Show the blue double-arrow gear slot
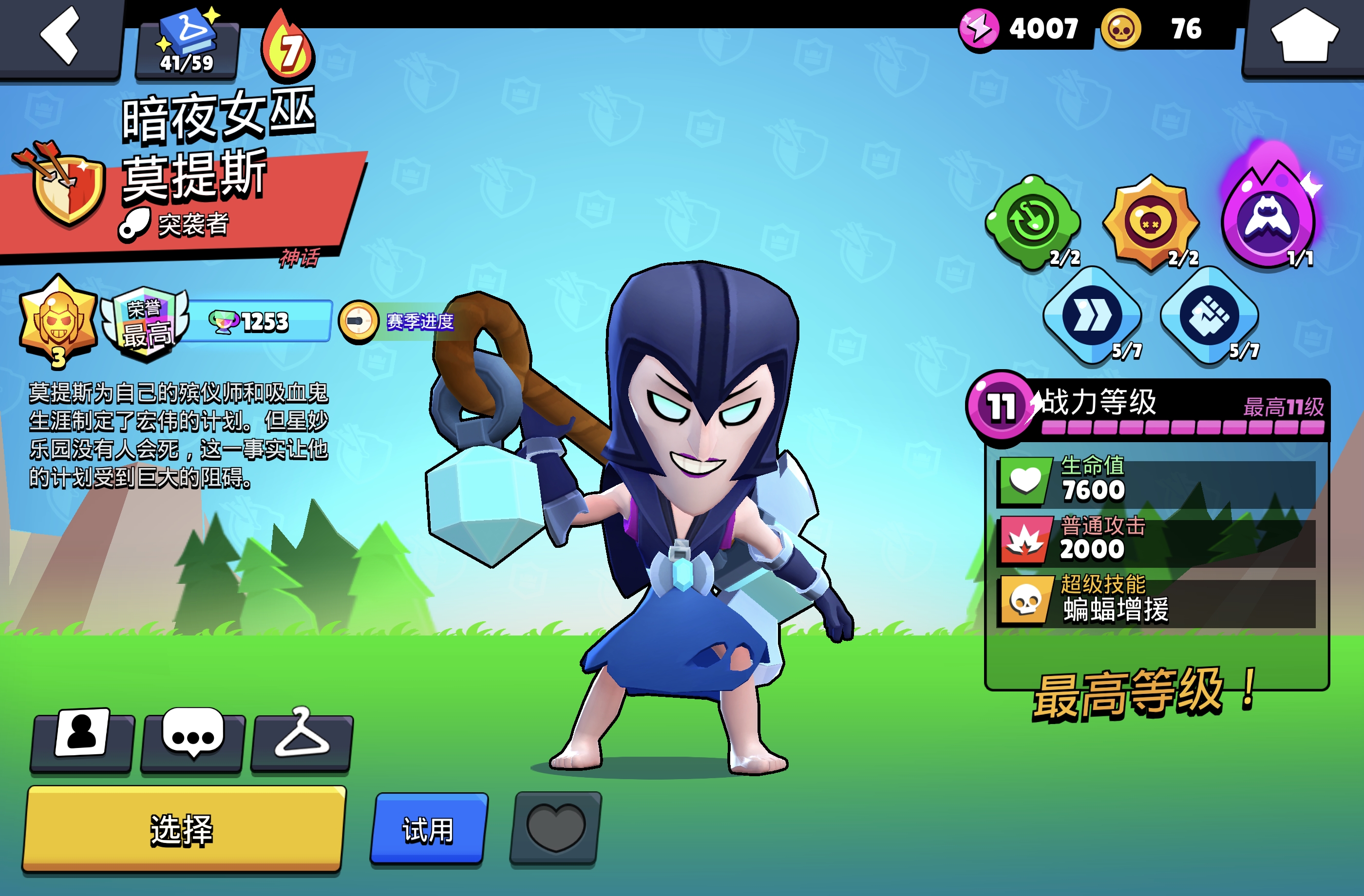Screen dimensions: 1364x896 (1092, 316)
